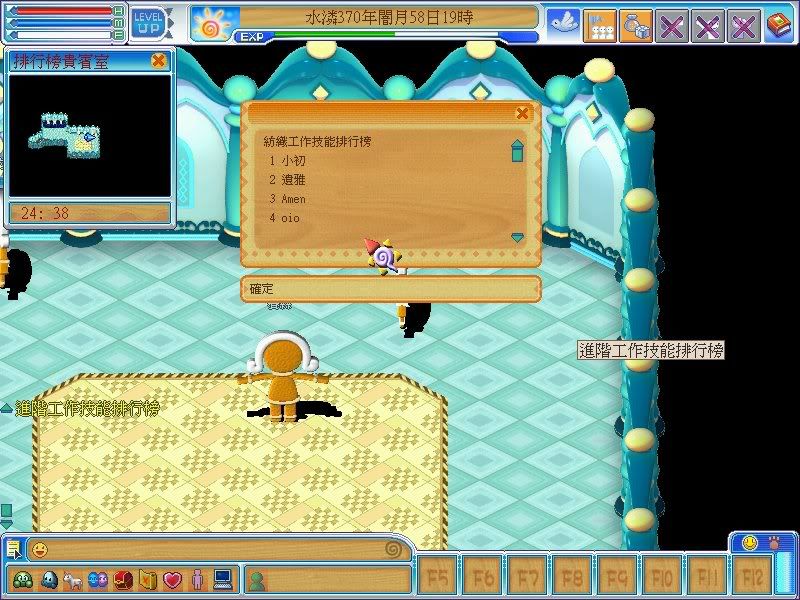Confirm with the 確定 button
The height and width of the screenshot is (600, 800).
coord(390,289)
